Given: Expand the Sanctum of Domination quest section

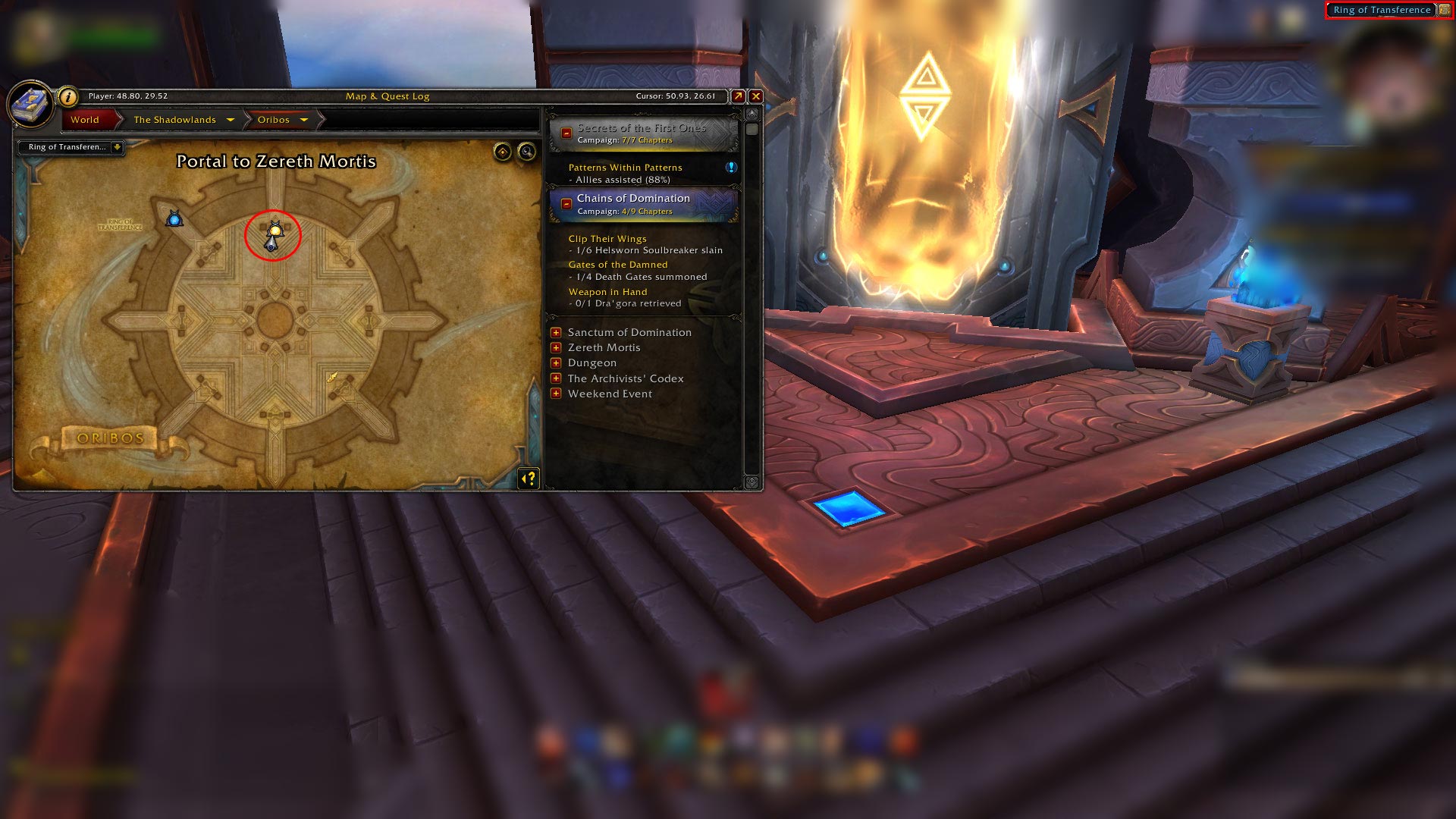Looking at the screenshot, I should 557,332.
